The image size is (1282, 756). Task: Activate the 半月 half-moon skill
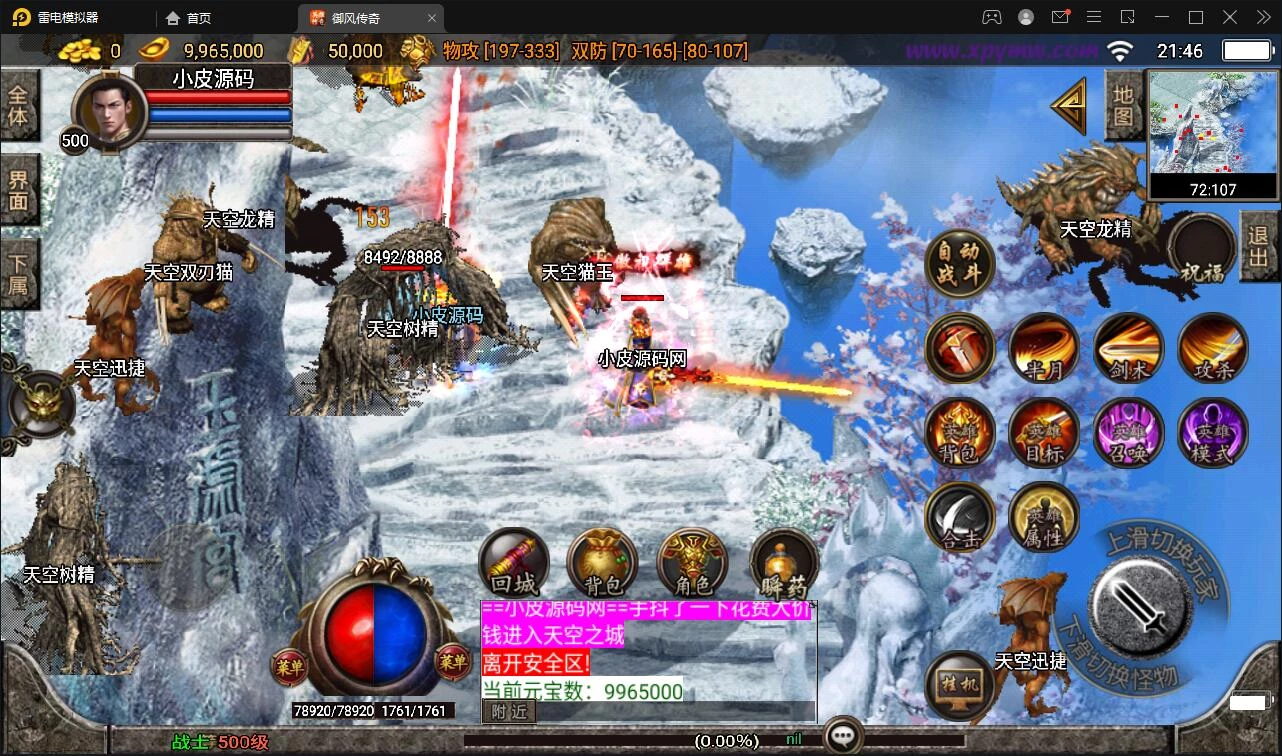[1043, 347]
